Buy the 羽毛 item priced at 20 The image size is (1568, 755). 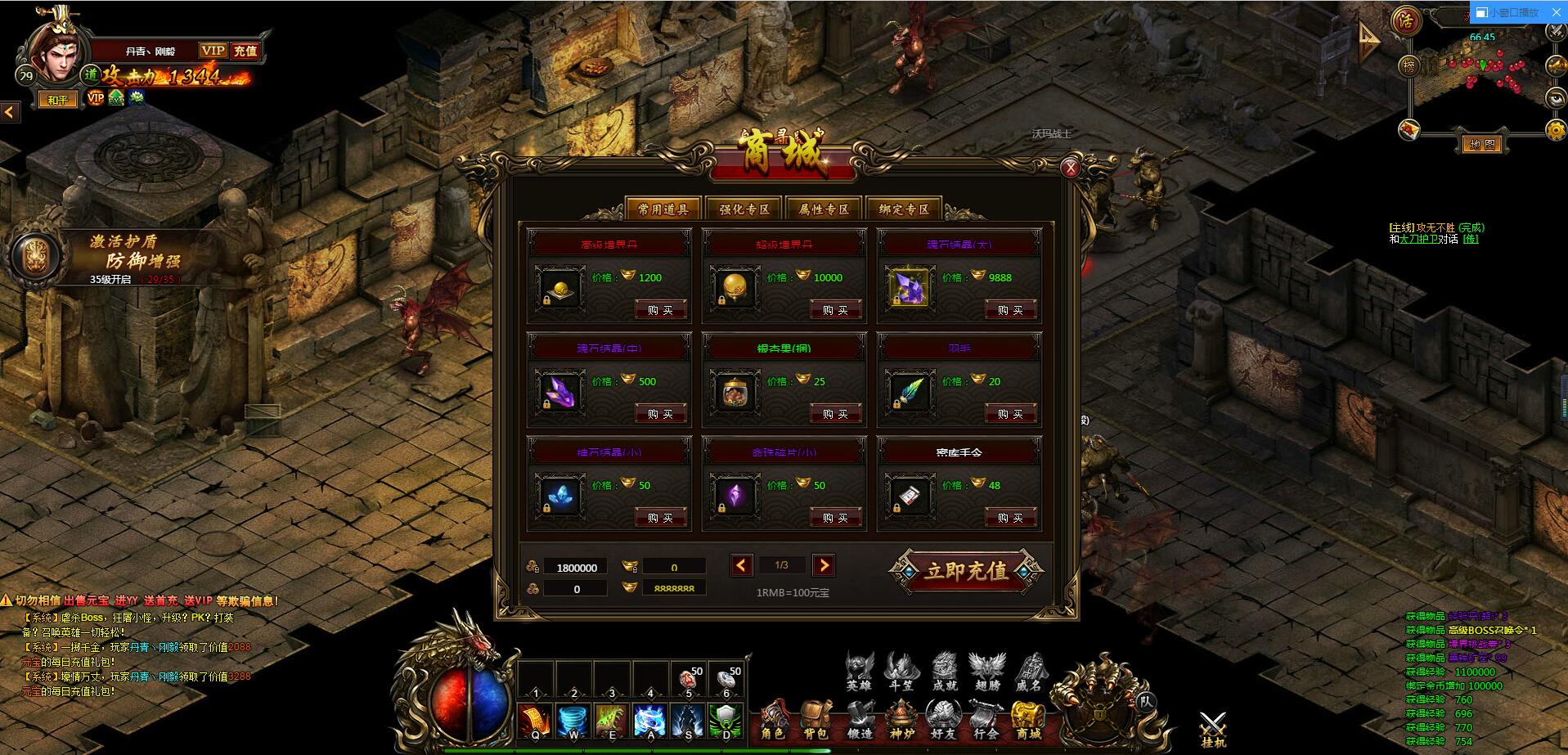1010,413
